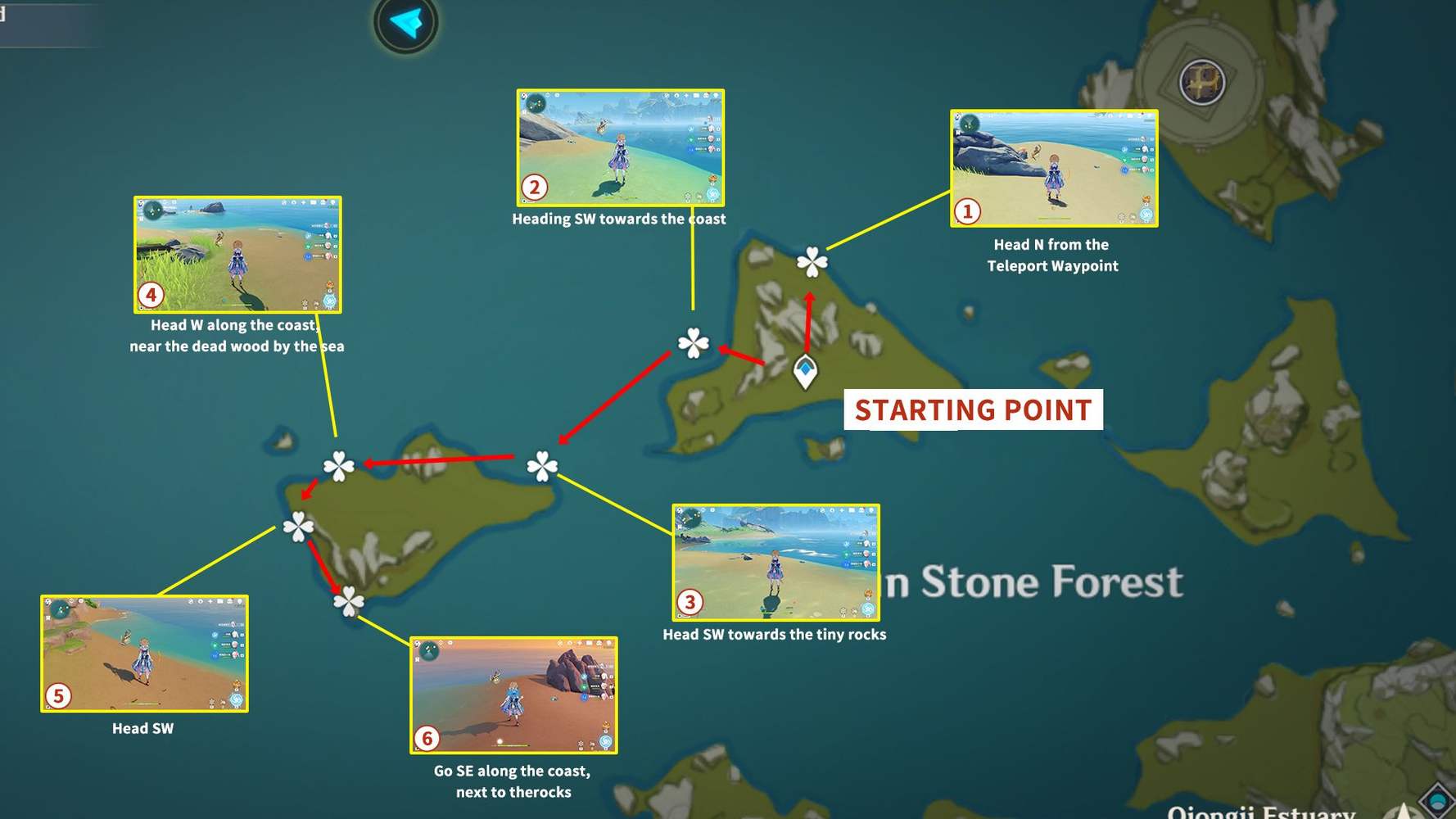Screen dimensions: 1456x819
Task: View thumbnail 5 labeled Head SW
Action: coord(142,655)
